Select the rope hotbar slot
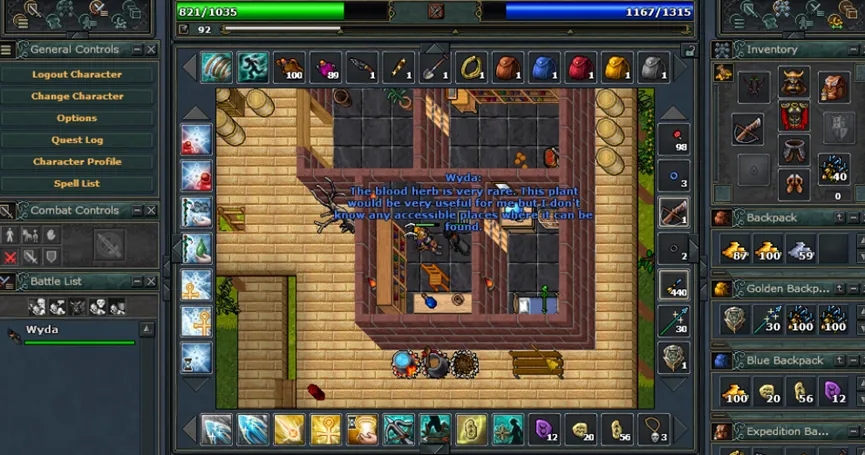Viewport: 865px width, 455px height. [x=471, y=68]
